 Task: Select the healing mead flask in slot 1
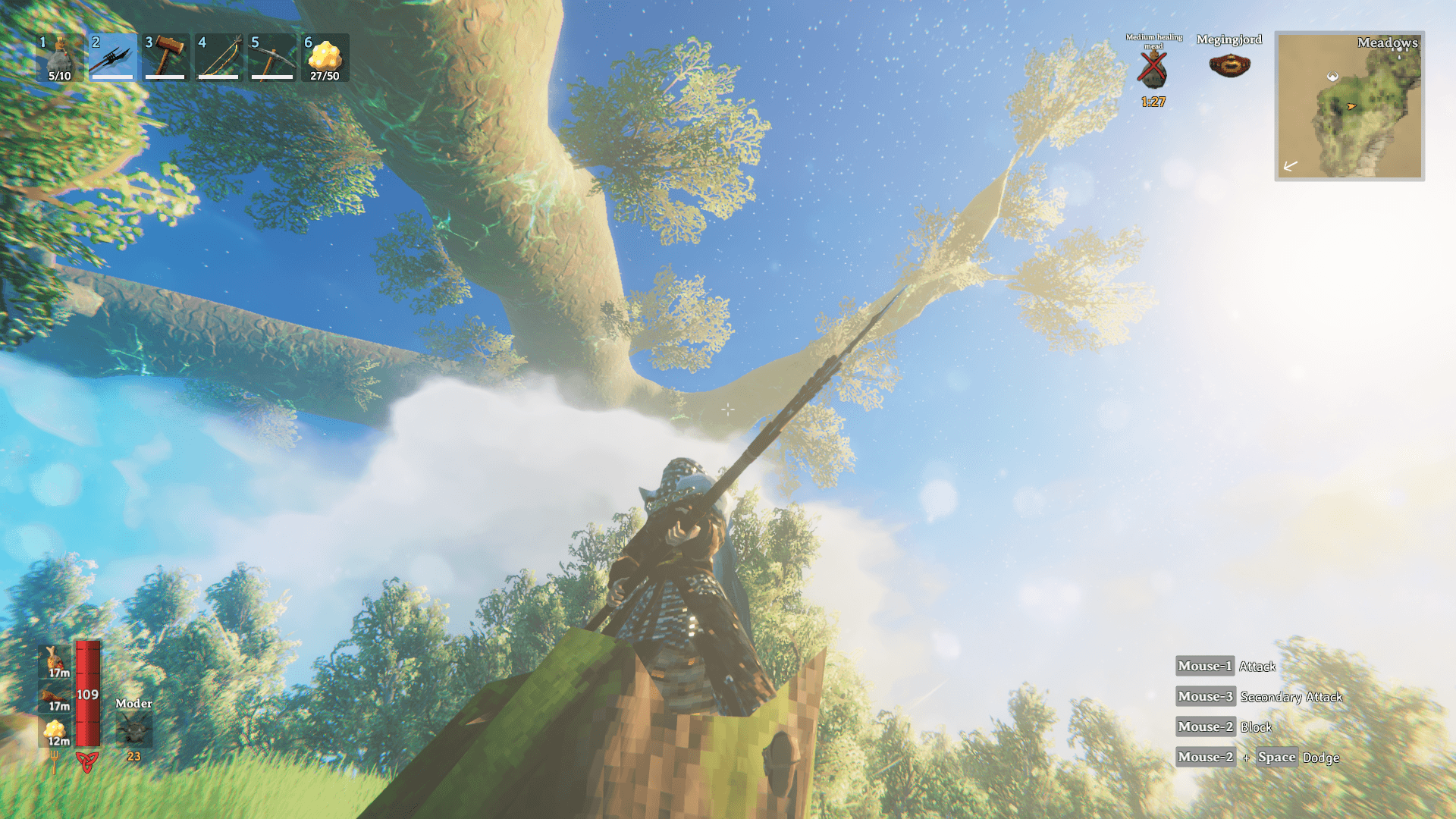59,58
